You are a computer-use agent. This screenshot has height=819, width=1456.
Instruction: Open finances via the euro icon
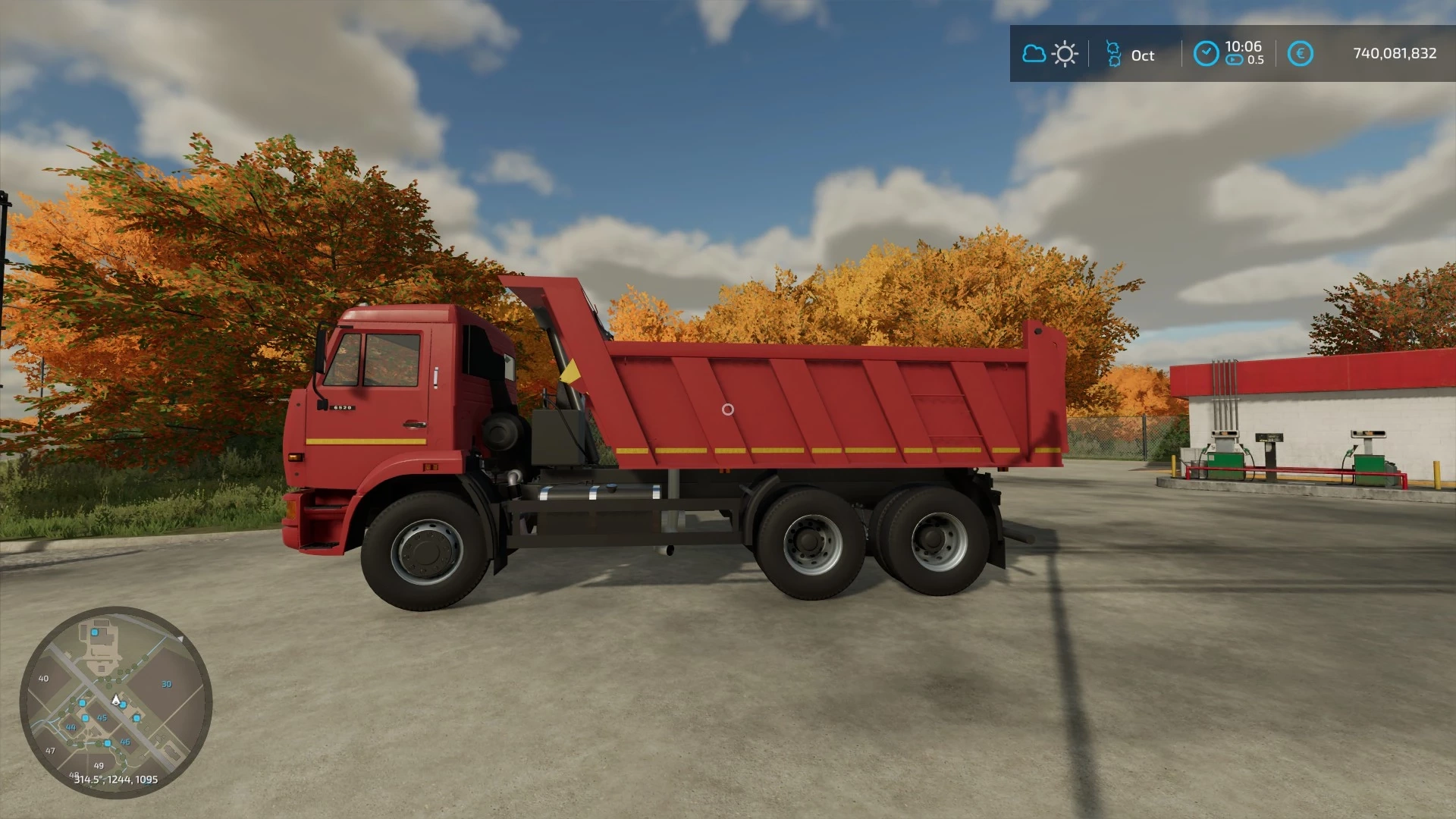(x=1300, y=54)
